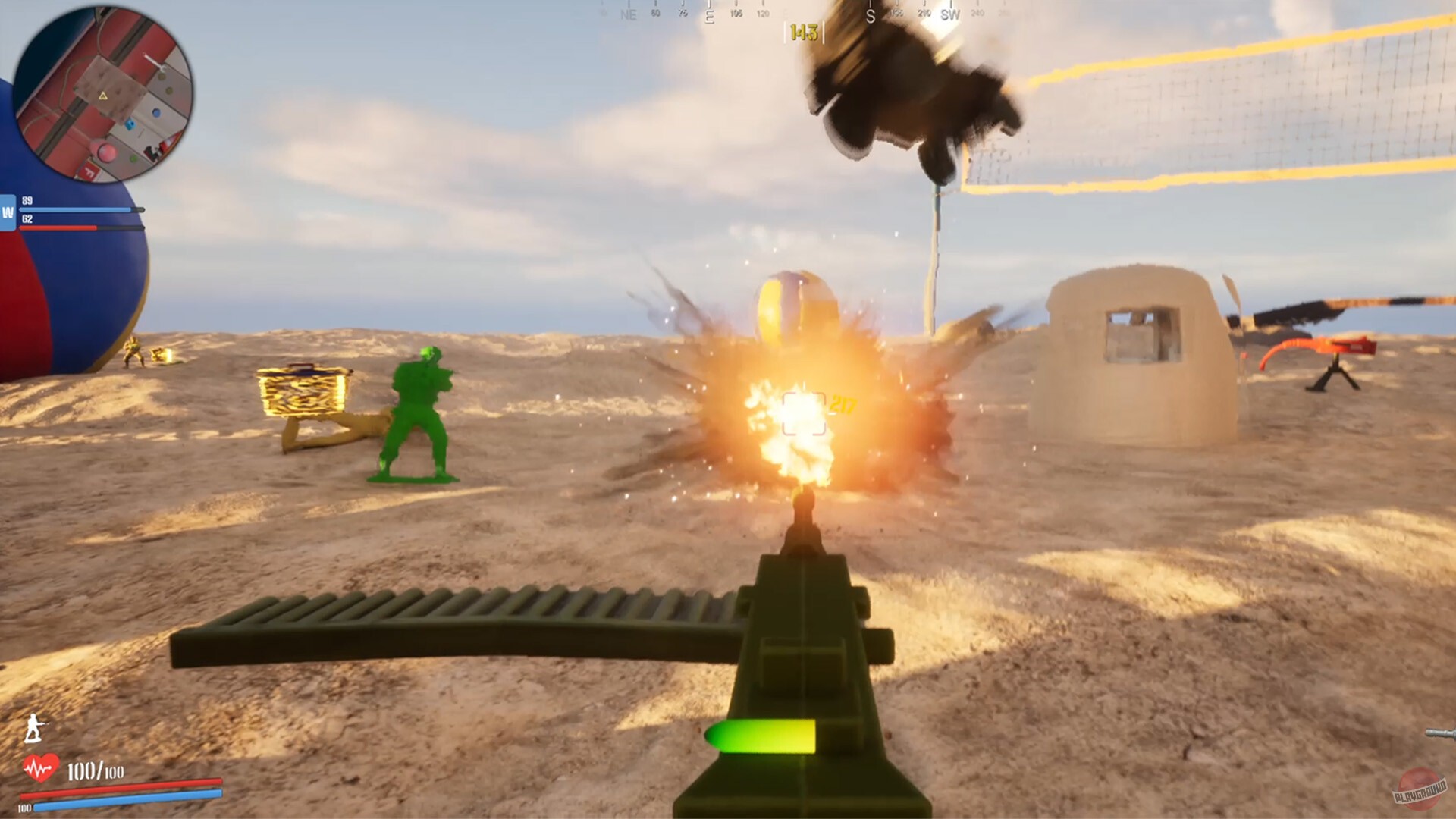This screenshot has width=1456, height=819.
Task: Click the blue W weapon slot icon
Action: [9, 211]
